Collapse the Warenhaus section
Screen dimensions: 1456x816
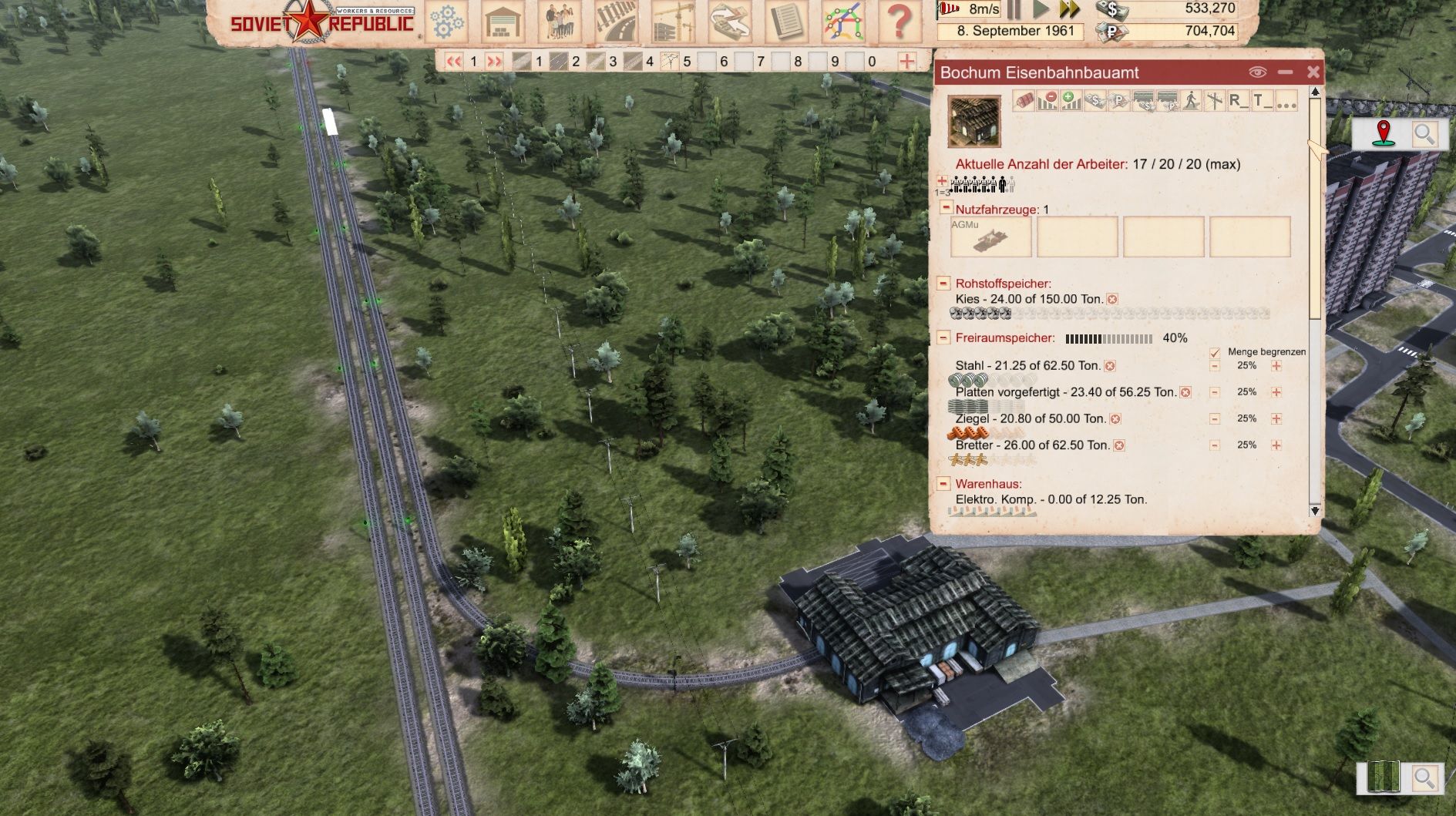[x=942, y=484]
